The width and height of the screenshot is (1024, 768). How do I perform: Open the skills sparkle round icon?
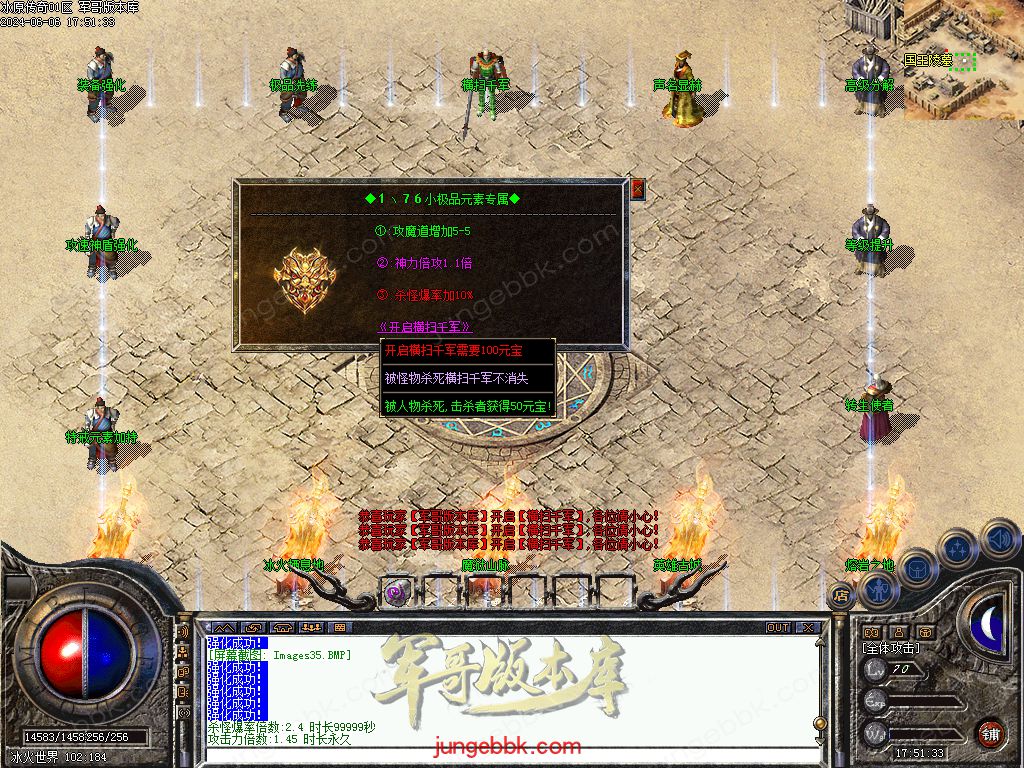(x=958, y=548)
